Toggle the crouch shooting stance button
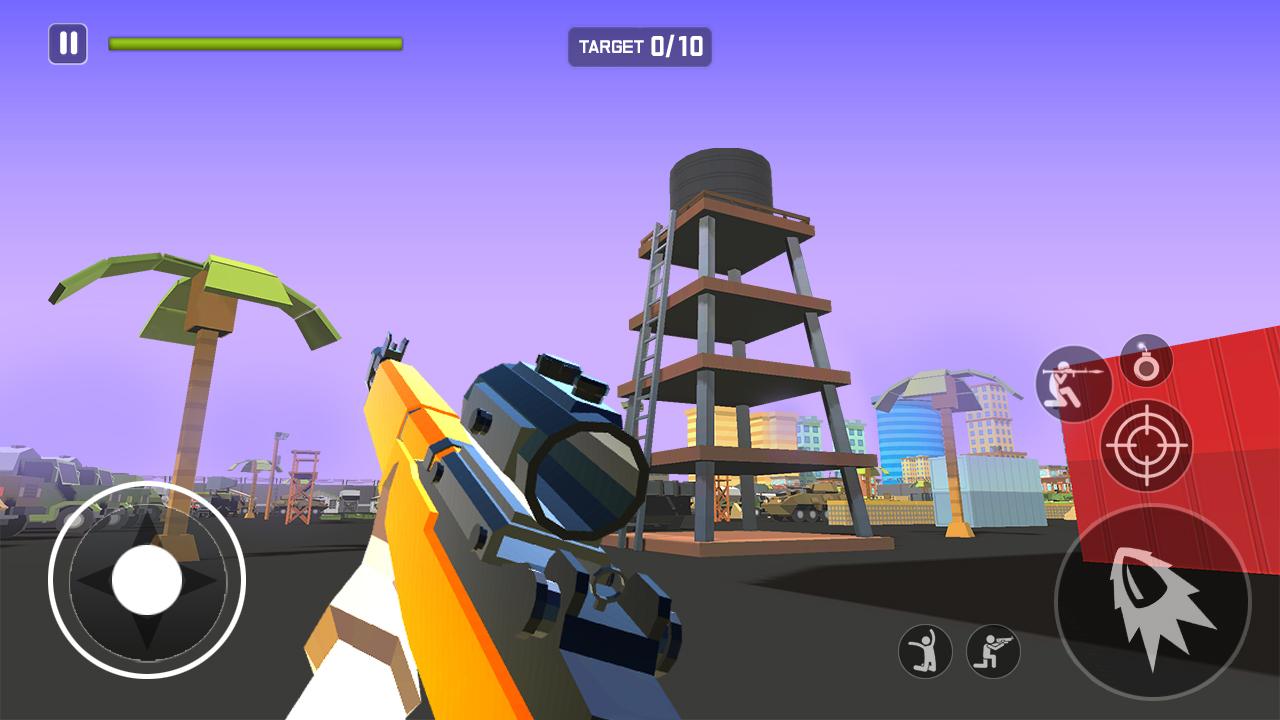The image size is (1280, 720). coord(993,651)
